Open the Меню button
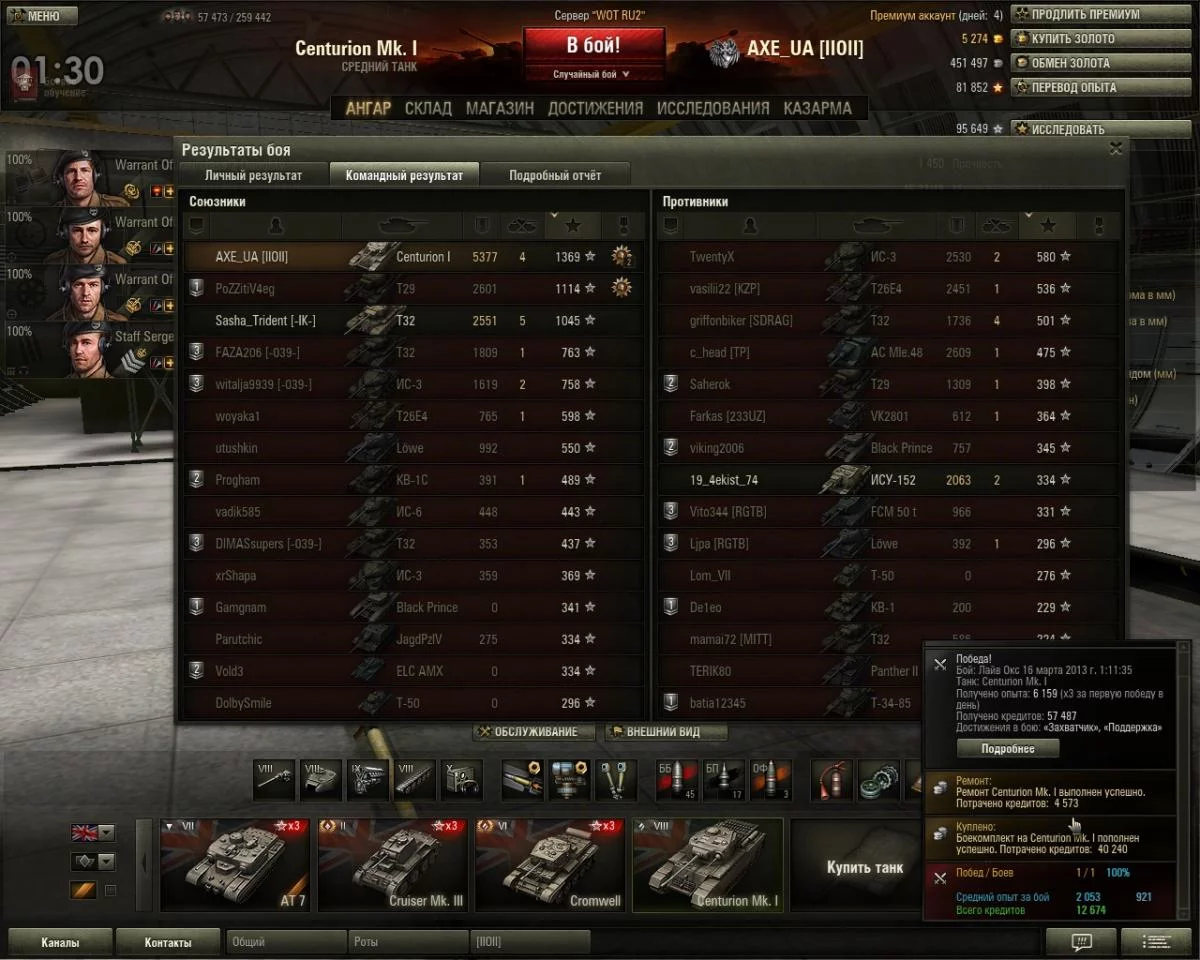The image size is (1200, 960). click(x=41, y=16)
